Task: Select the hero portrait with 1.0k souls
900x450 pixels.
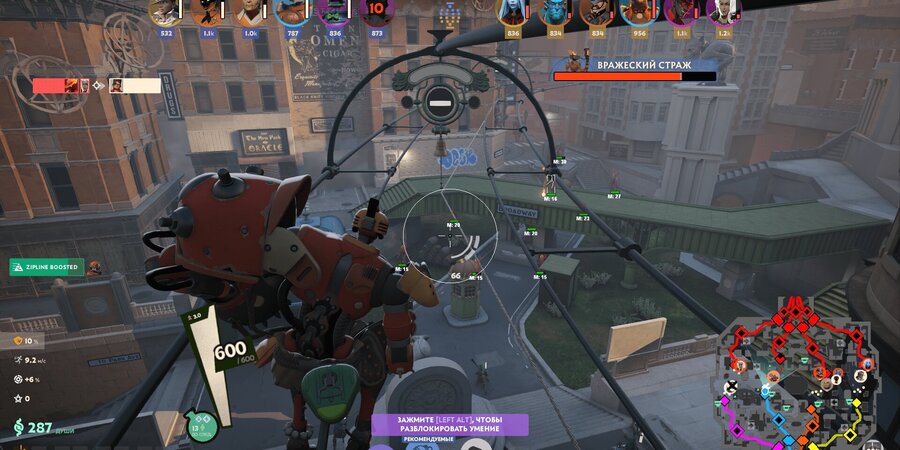Action: (250, 12)
